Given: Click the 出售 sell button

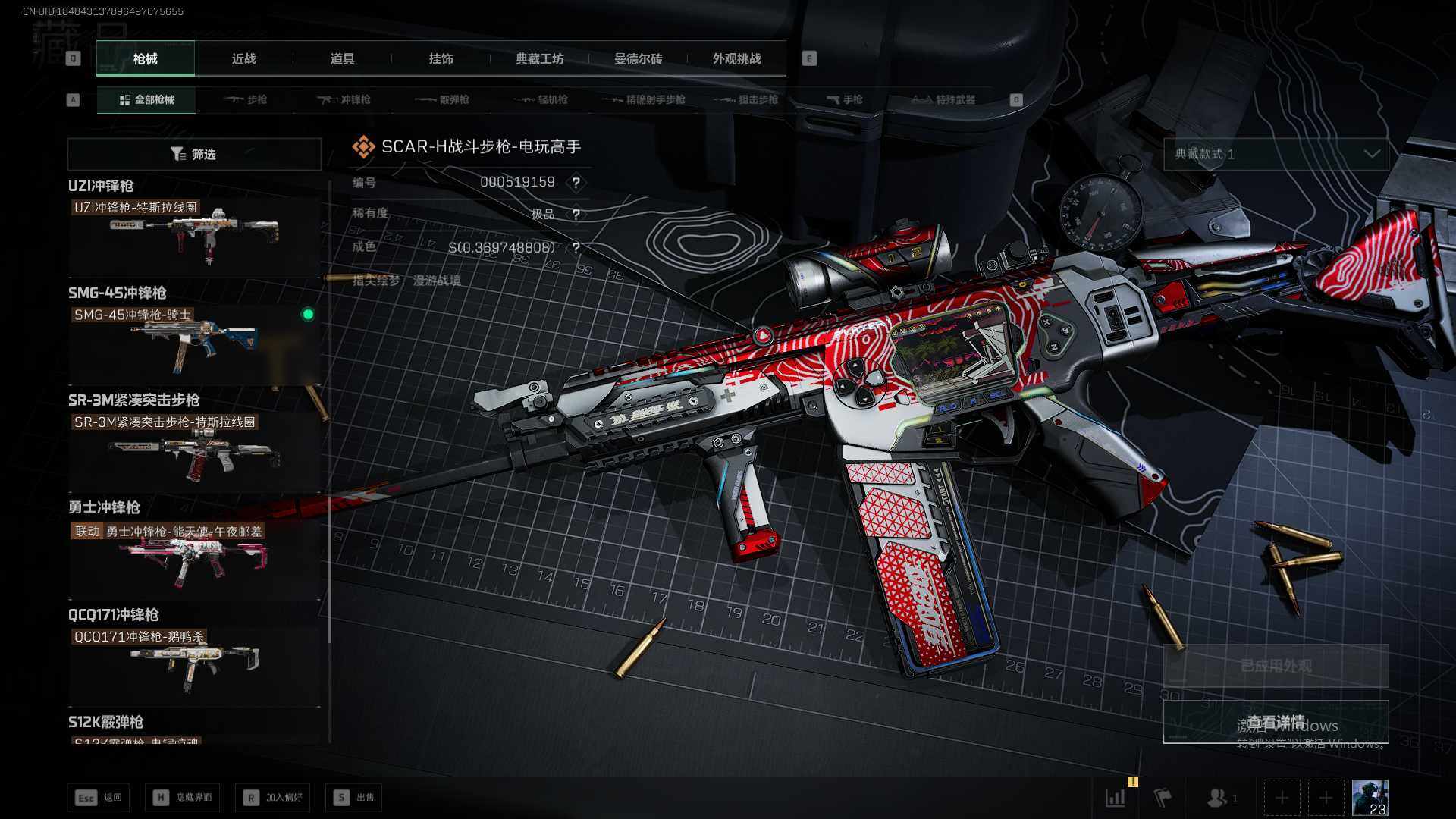Looking at the screenshot, I should click(353, 797).
